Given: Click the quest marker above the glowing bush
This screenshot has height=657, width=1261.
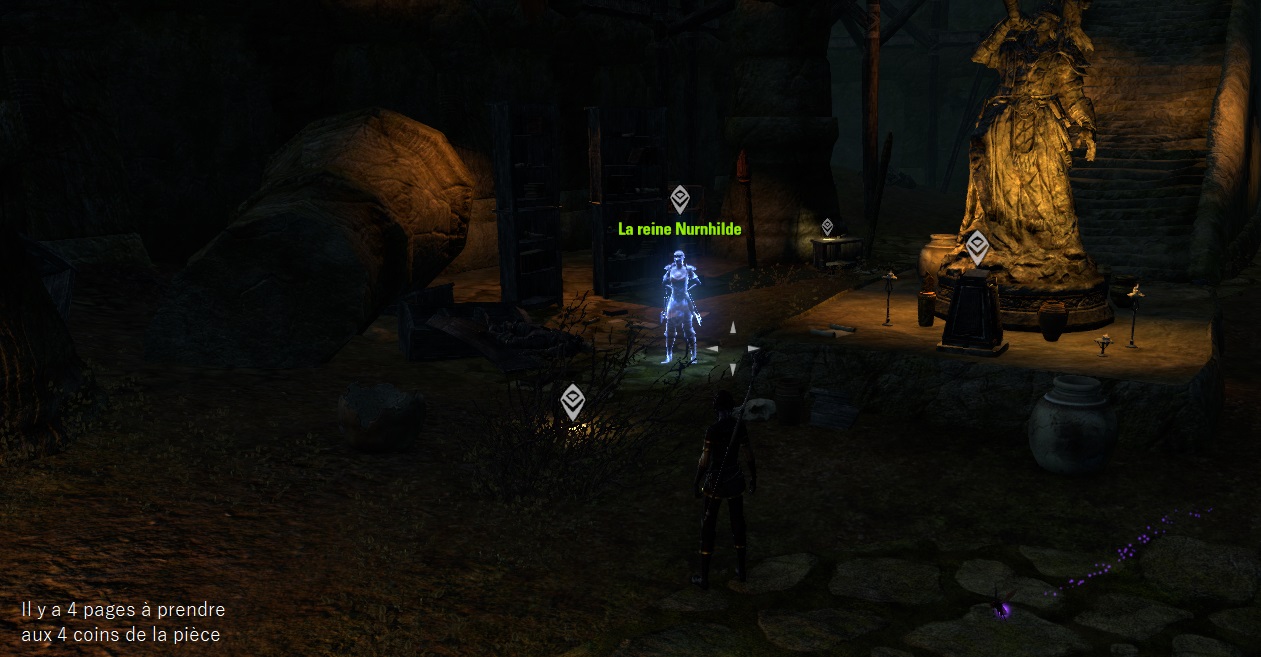Looking at the screenshot, I should coord(572,401).
